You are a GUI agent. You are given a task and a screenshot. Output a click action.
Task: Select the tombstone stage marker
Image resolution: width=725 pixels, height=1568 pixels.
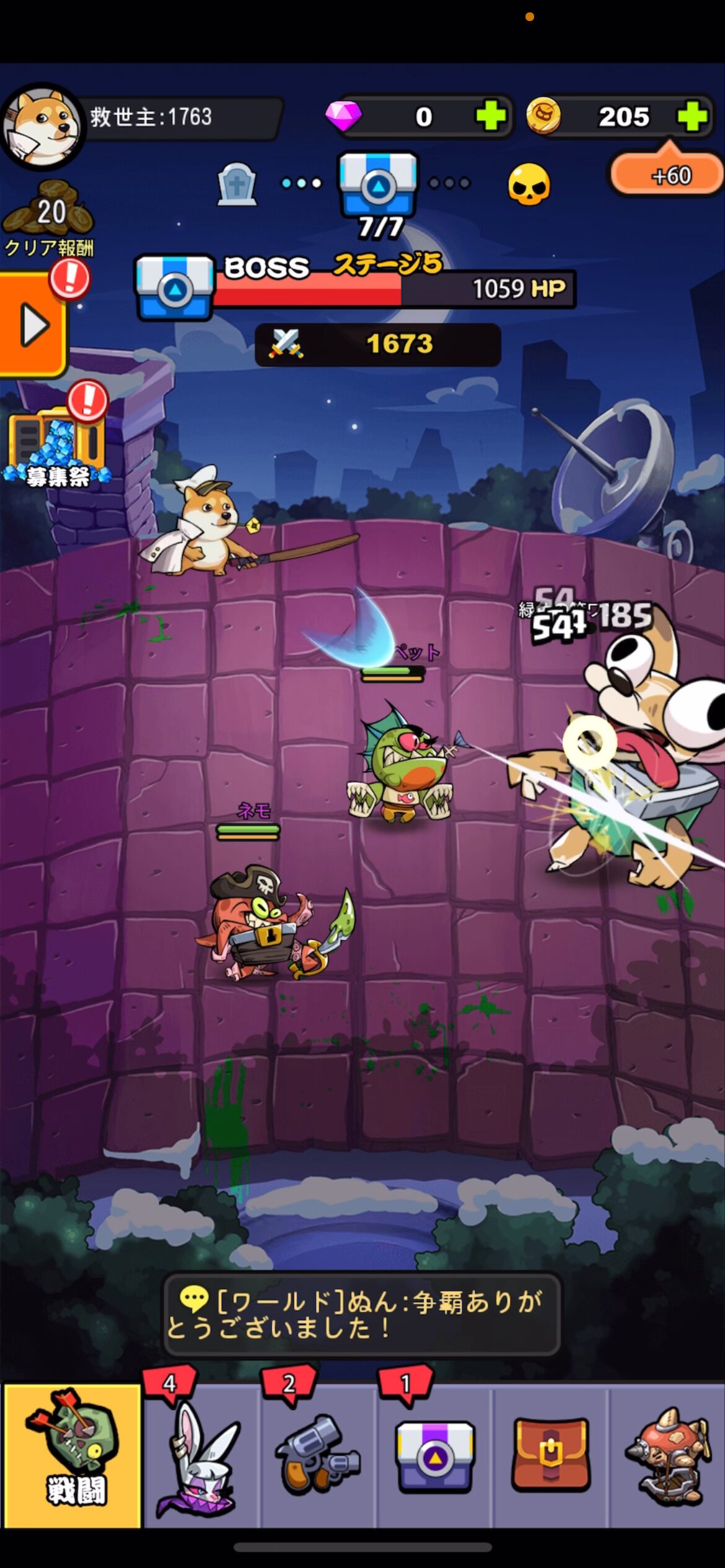click(237, 184)
